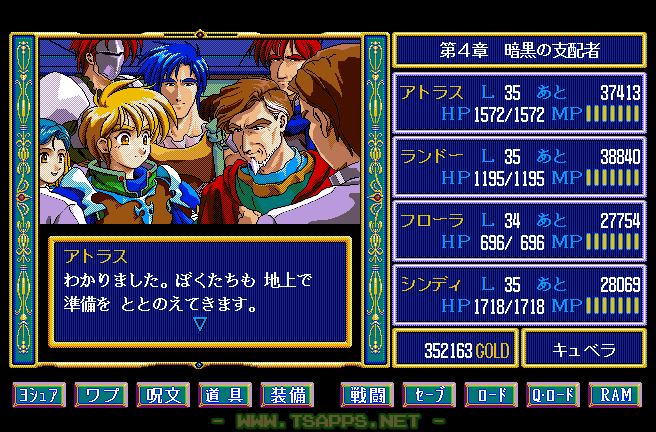Advance dialogue with the down triangle arrow
The image size is (656, 432).
tap(199, 324)
